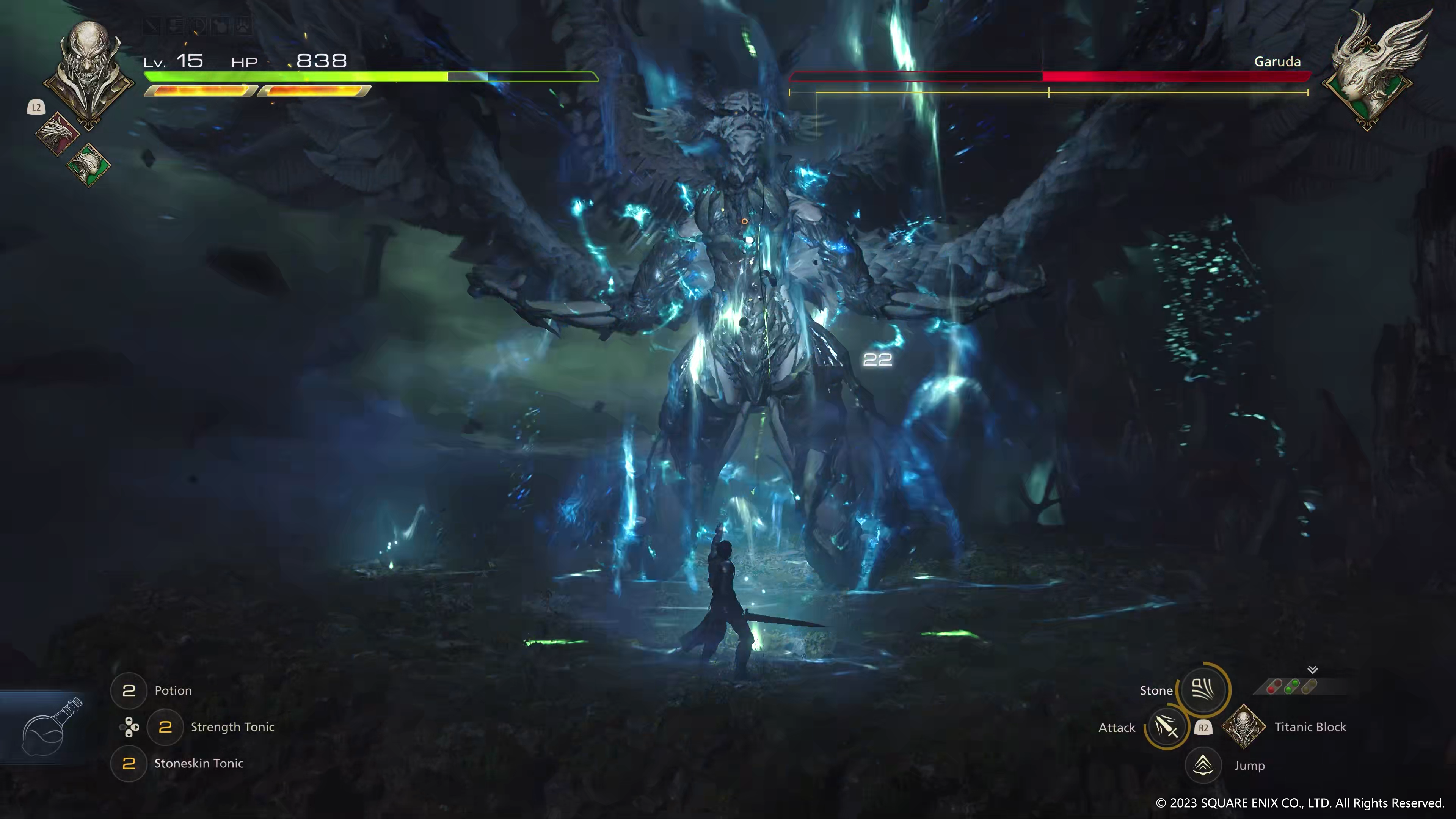
Task: Select the Stoneskin Tonic item slot
Action: pyautogui.click(x=129, y=763)
